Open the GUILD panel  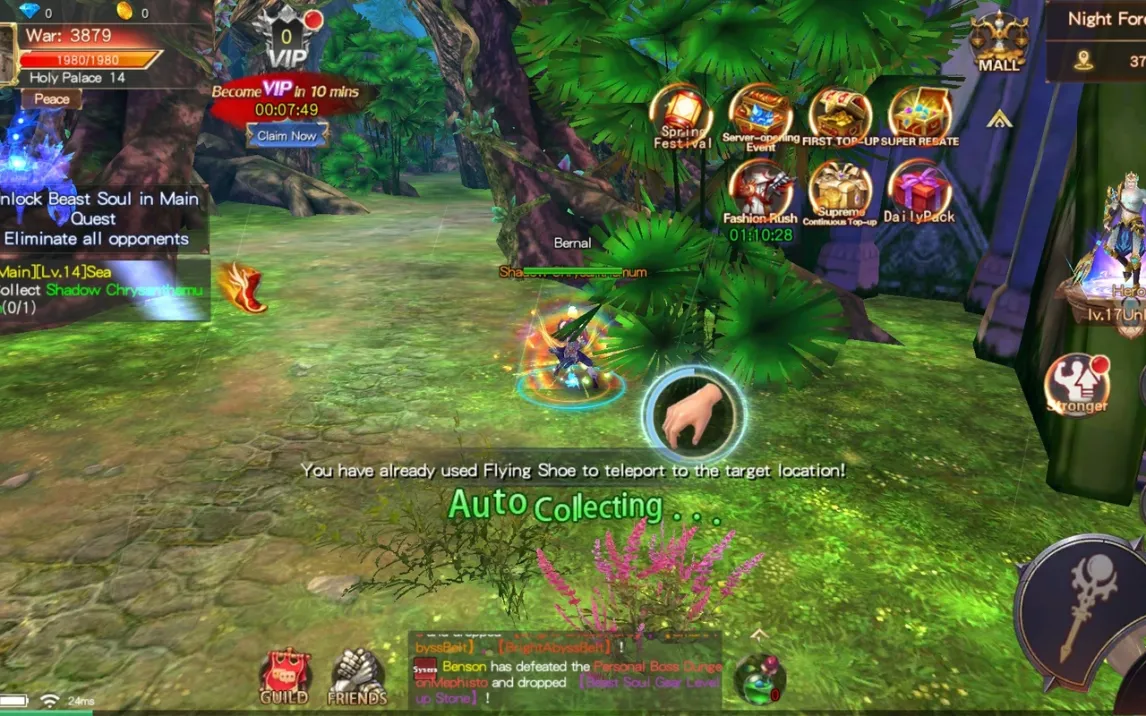click(x=284, y=676)
